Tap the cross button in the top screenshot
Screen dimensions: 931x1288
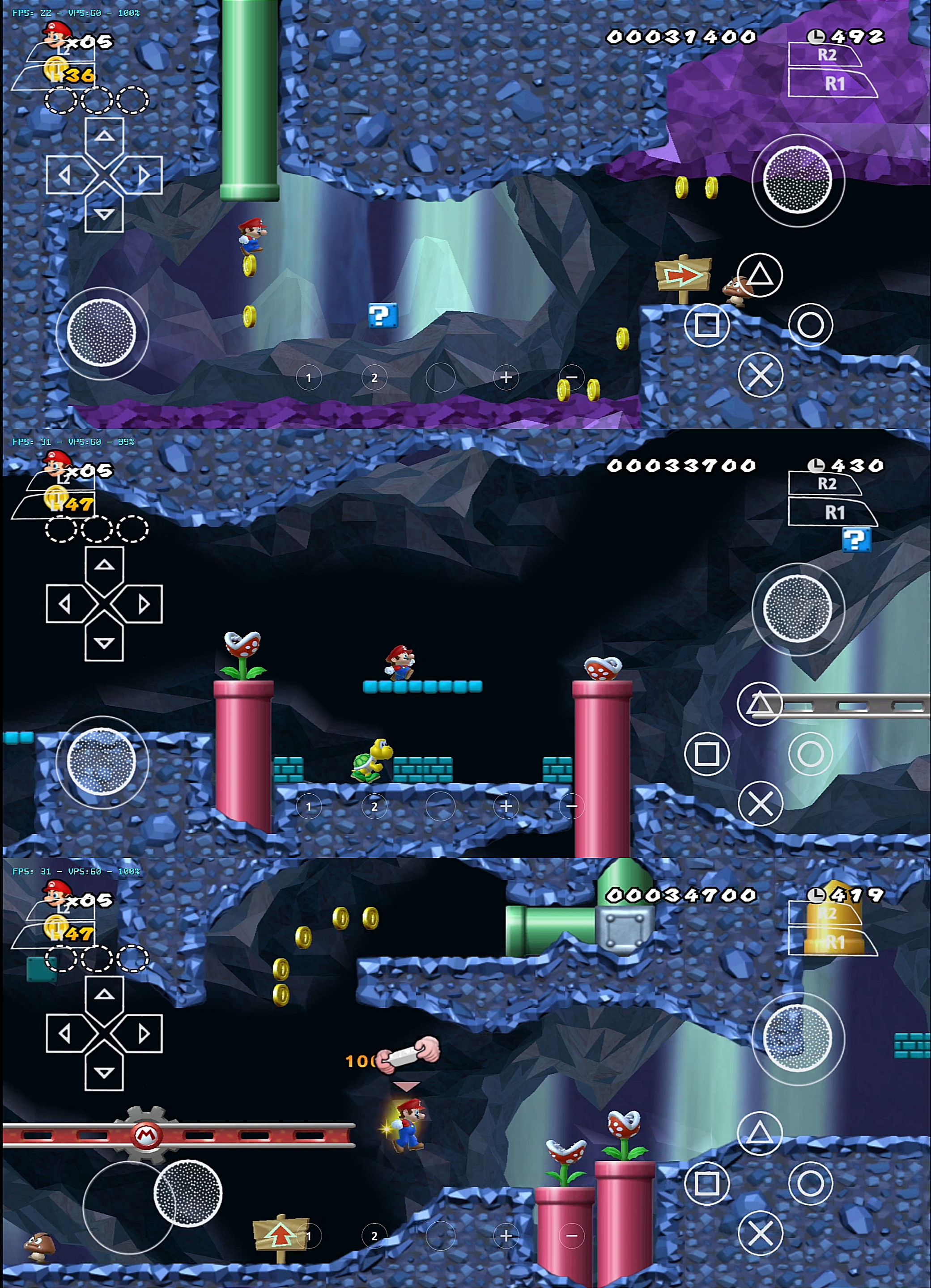click(760, 375)
